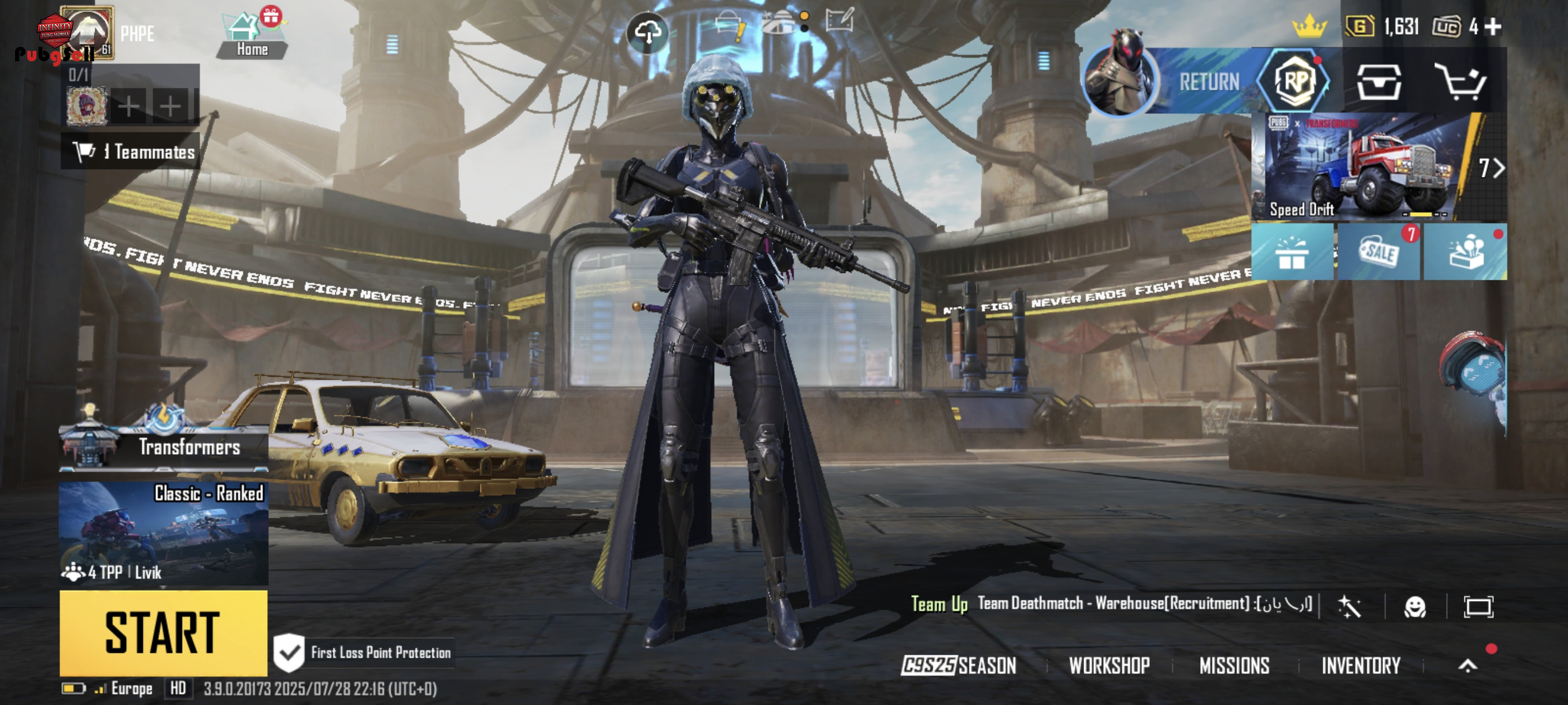Open the emote smiley icon
Image resolution: width=1568 pixels, height=705 pixels.
[x=1415, y=606]
